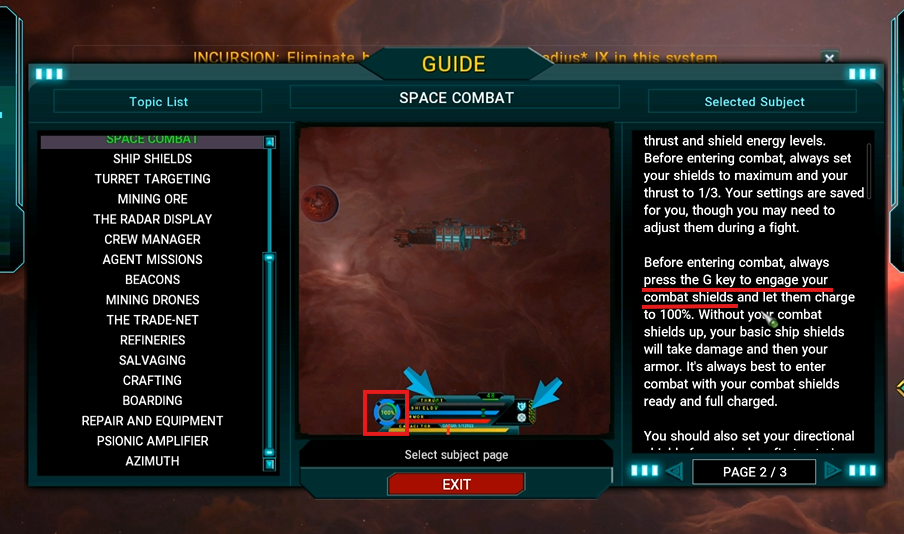Go to the next guide page
The width and height of the screenshot is (904, 534).
click(832, 471)
